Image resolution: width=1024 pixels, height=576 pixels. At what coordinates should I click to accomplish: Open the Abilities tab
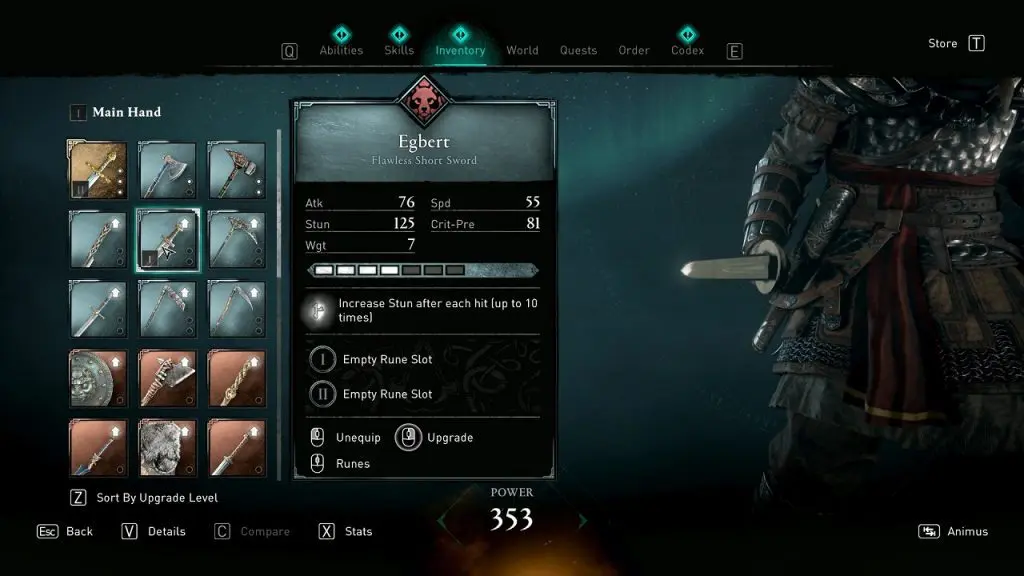[x=341, y=50]
